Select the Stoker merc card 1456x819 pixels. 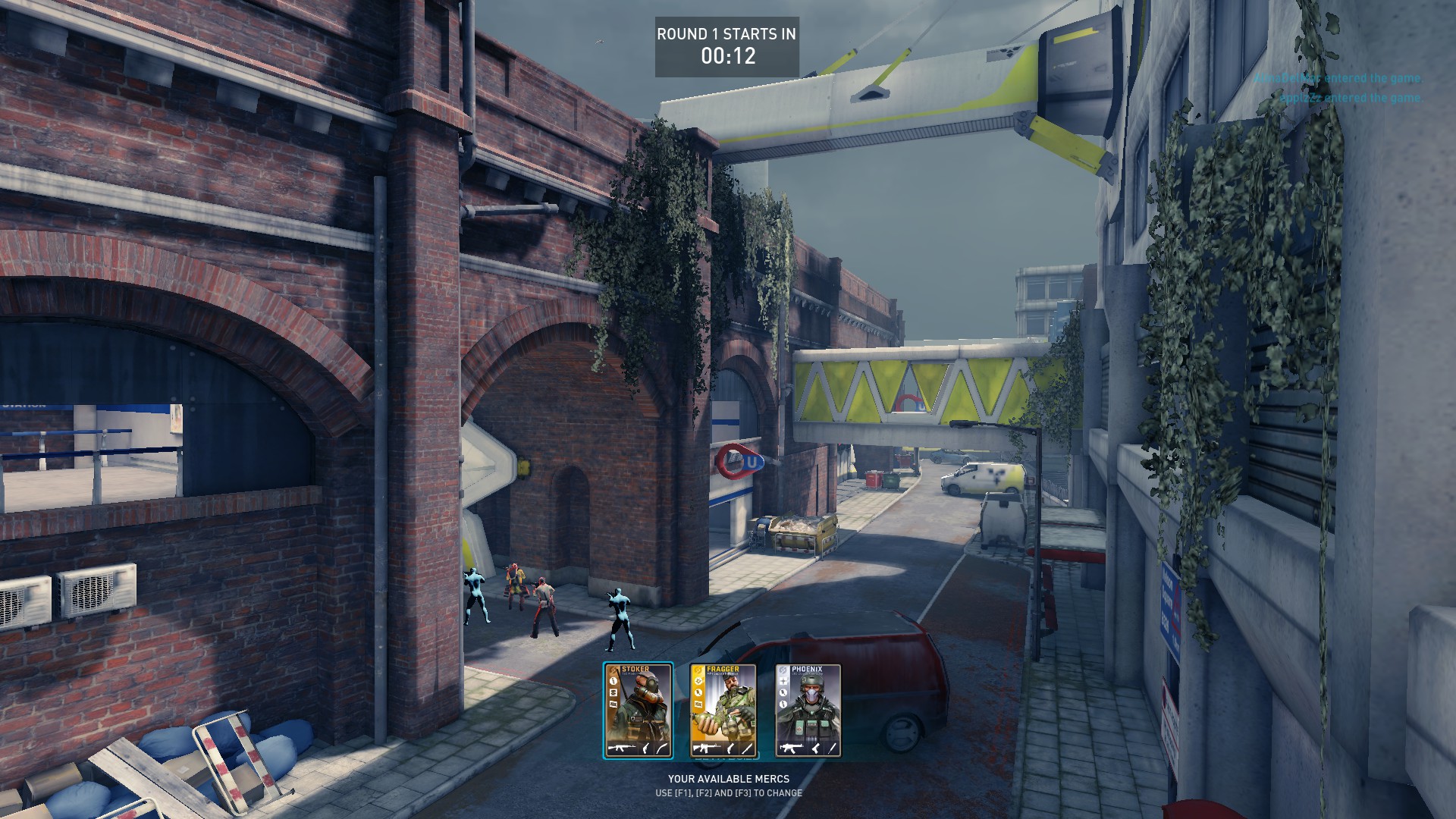coord(638,711)
